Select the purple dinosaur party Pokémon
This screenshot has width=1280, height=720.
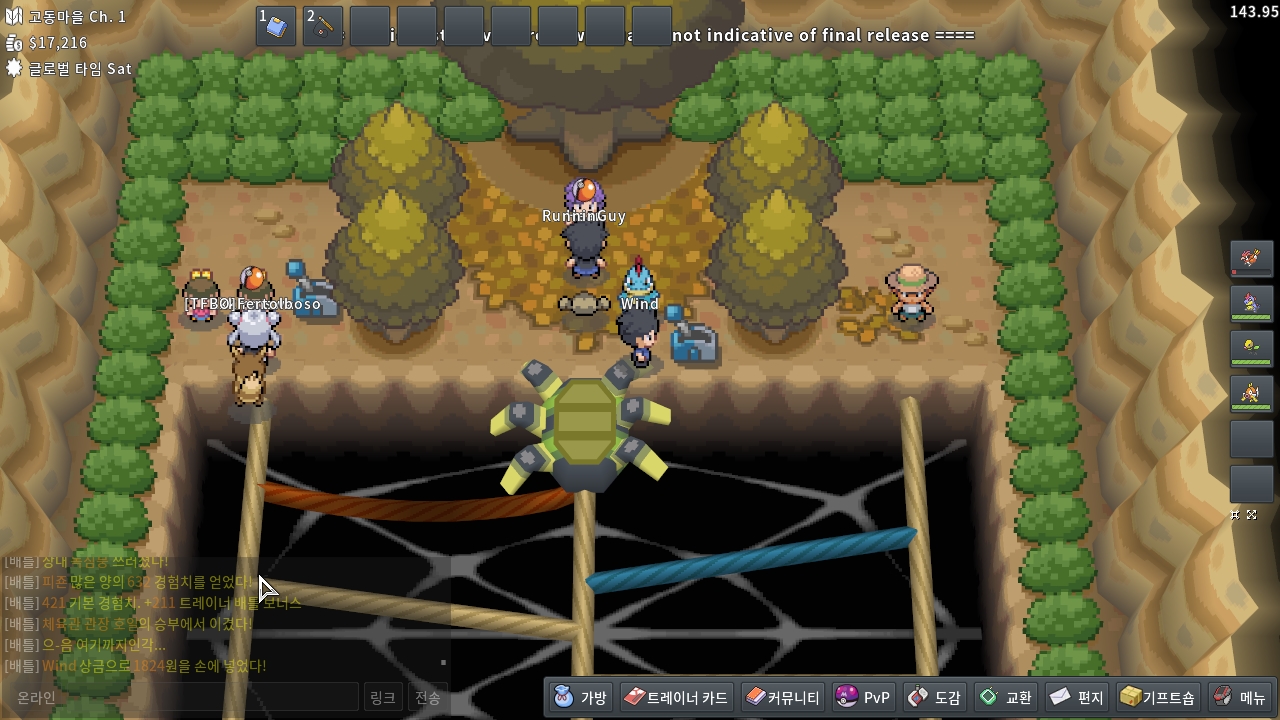(1251, 303)
